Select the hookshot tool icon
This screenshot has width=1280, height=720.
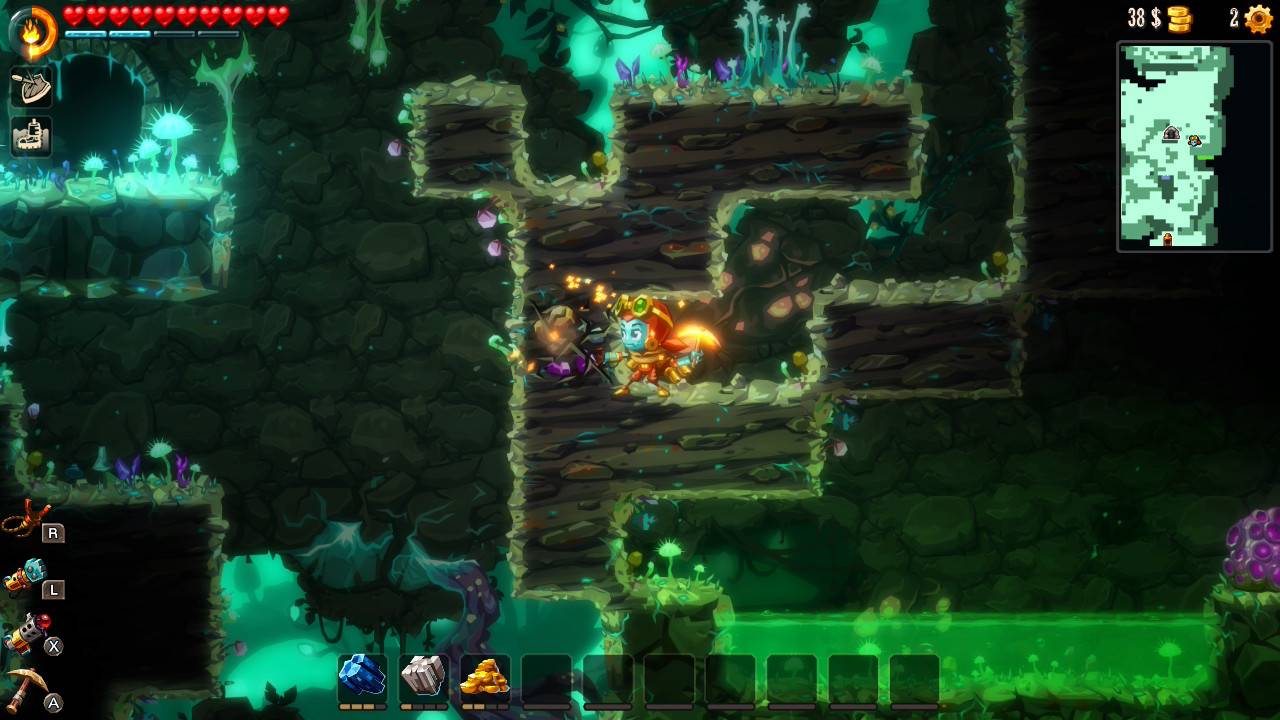(26, 520)
